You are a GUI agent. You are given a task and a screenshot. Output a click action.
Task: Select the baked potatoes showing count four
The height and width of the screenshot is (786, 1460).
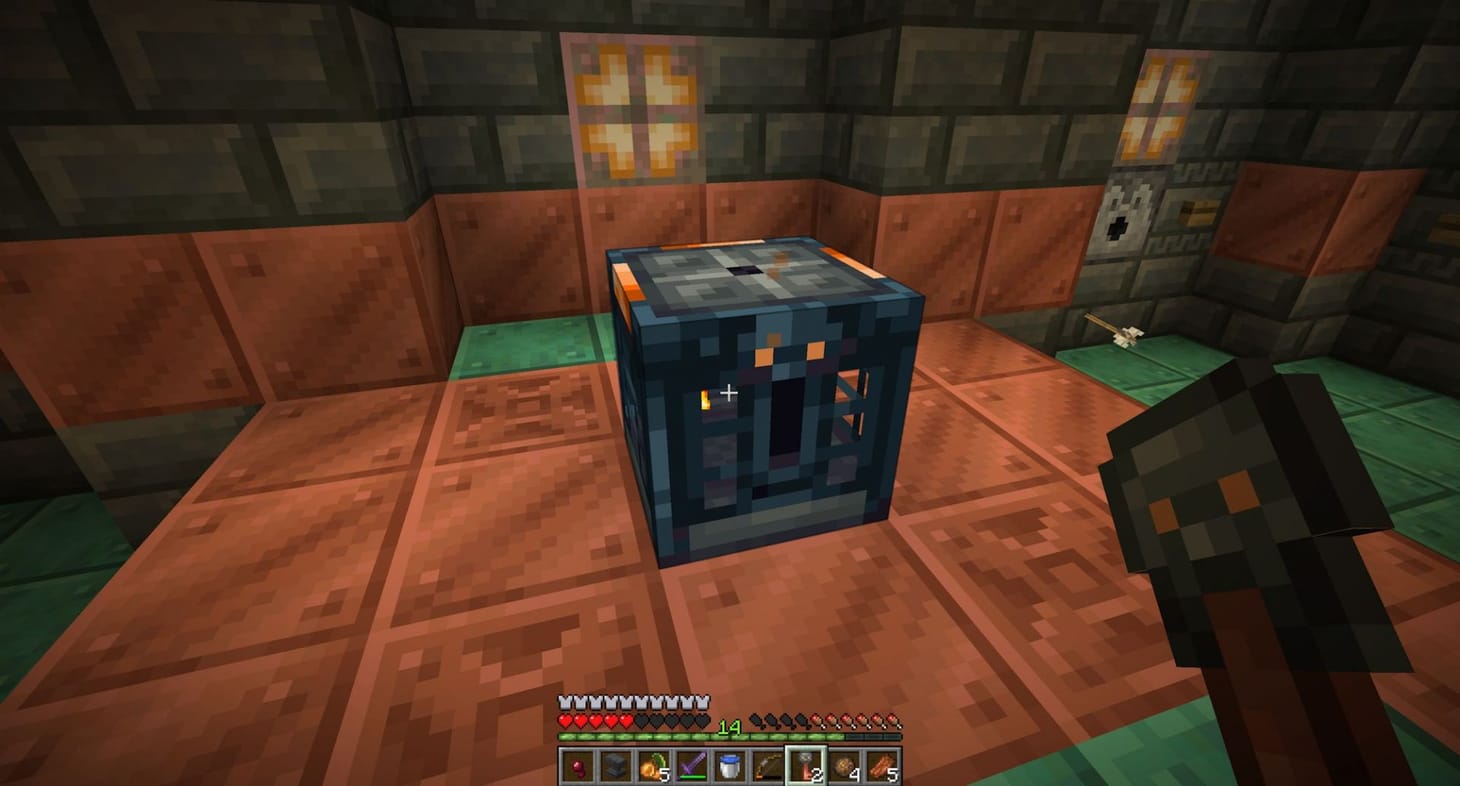(x=846, y=765)
